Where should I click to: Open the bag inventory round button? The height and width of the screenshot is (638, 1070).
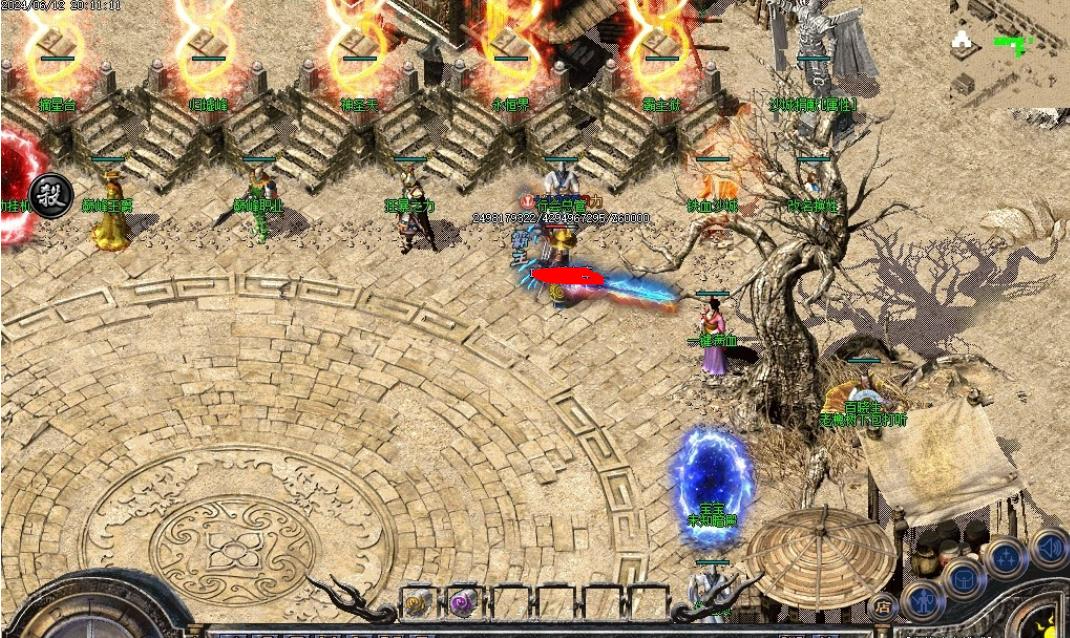point(965,579)
